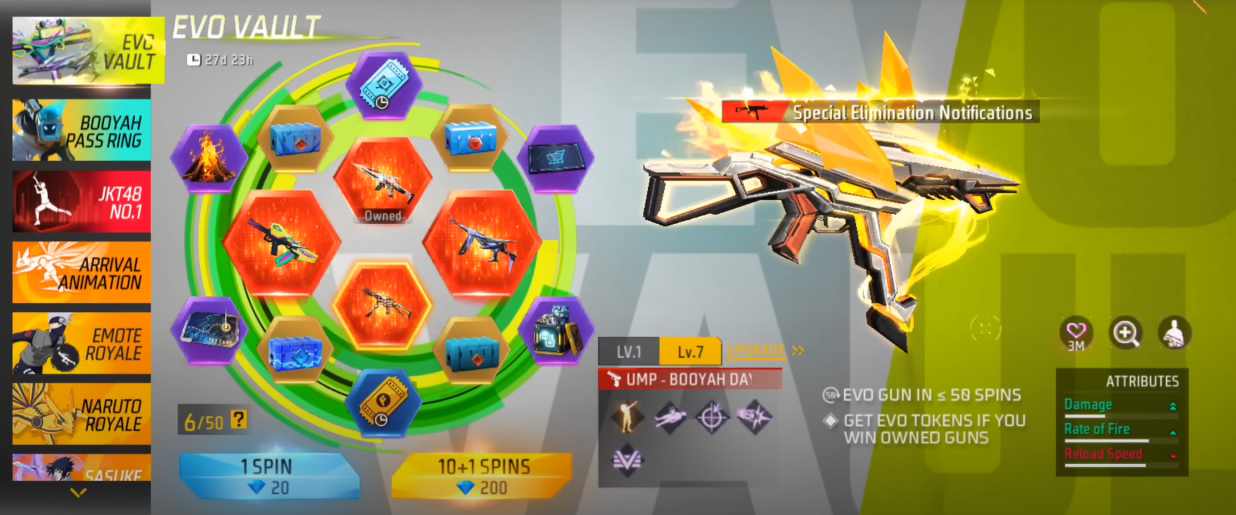Open the magnifier zoom preview
Screen dimensions: 1236x515
coord(1126,333)
